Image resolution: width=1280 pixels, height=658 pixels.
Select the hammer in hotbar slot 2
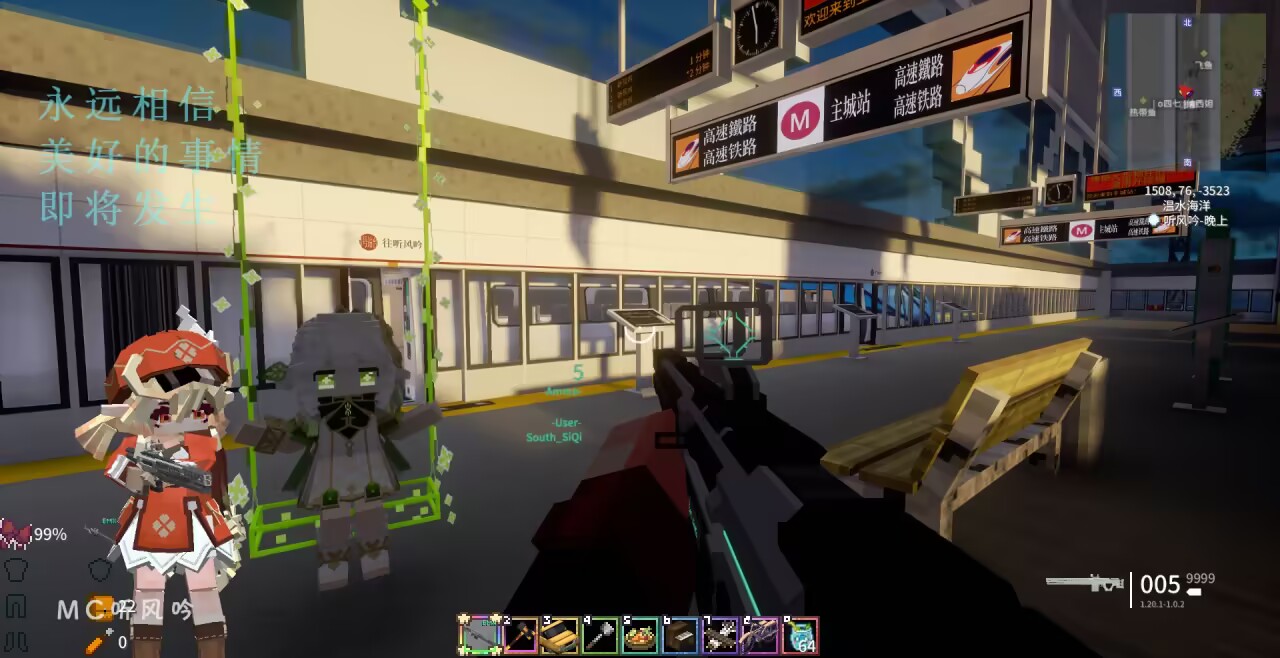[x=520, y=635]
